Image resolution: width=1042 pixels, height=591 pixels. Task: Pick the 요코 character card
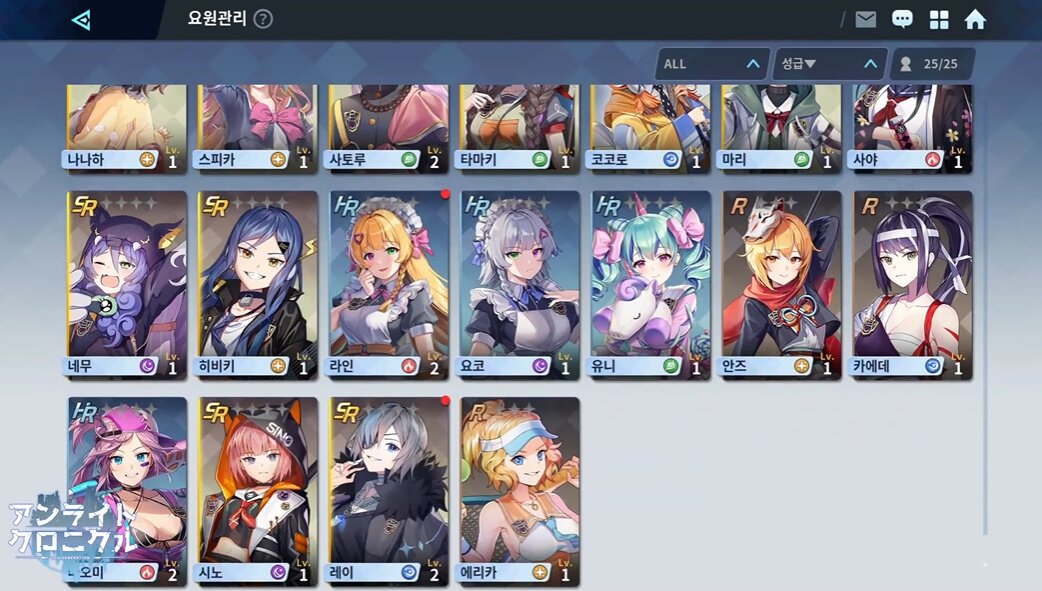point(520,281)
